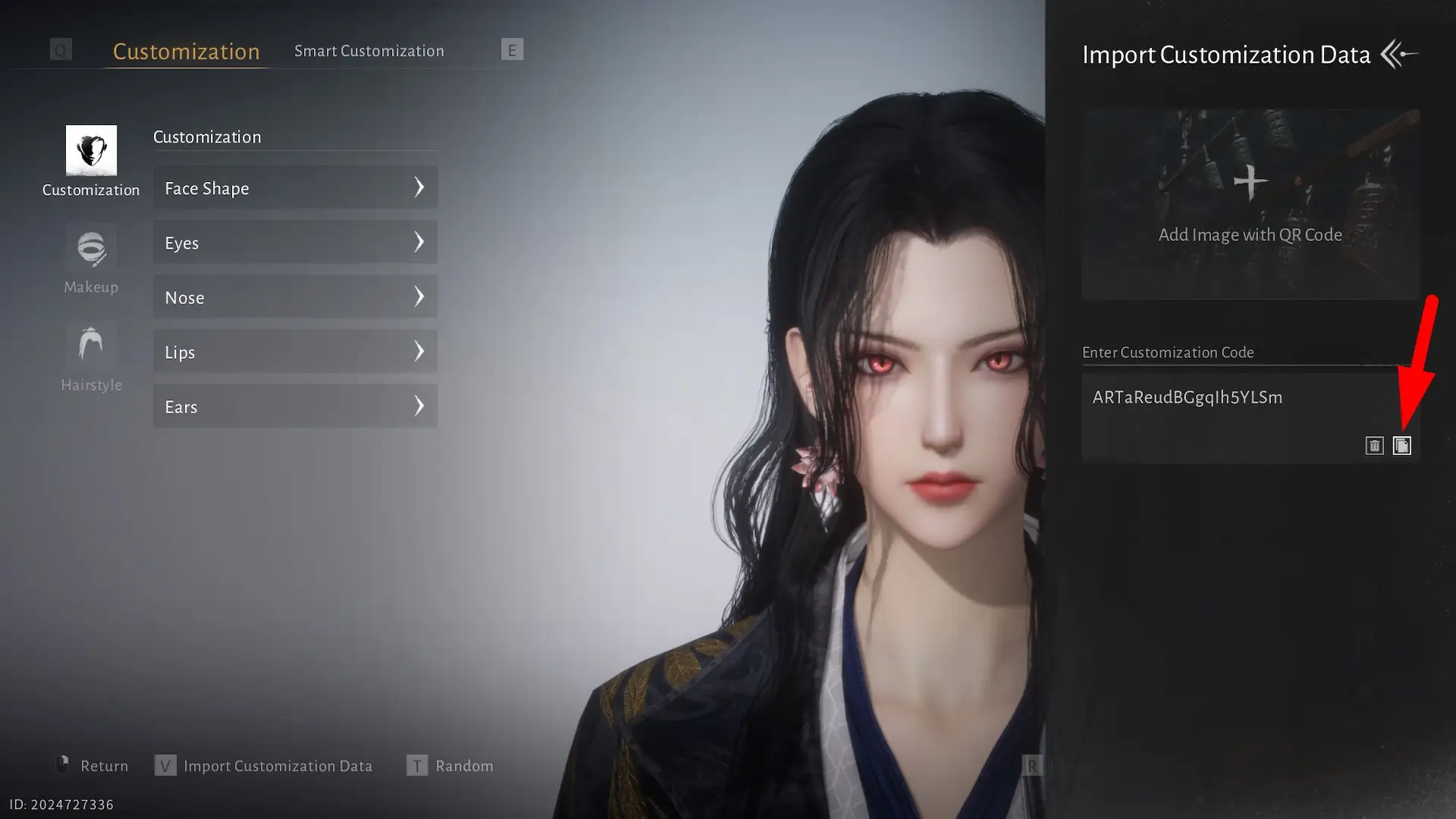Click the paste icon beside the customization code

(1402, 445)
